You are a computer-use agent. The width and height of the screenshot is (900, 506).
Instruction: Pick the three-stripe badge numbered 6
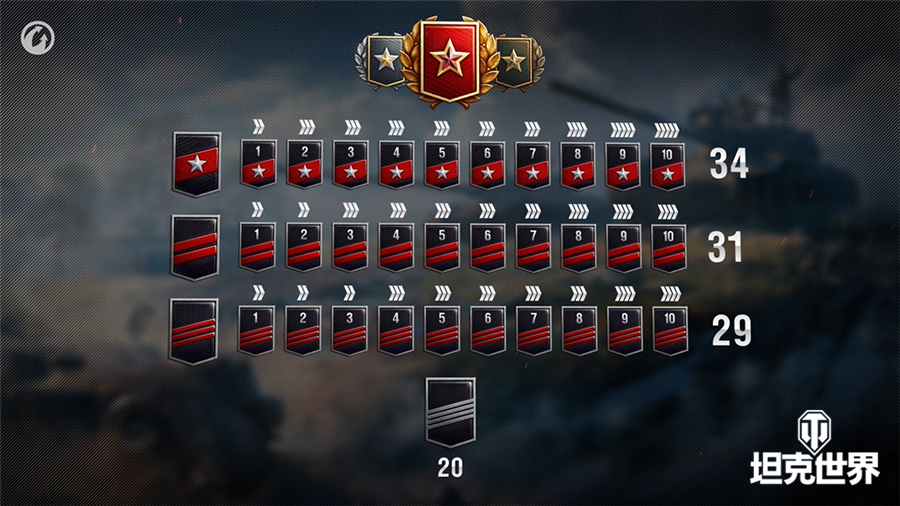click(x=486, y=330)
